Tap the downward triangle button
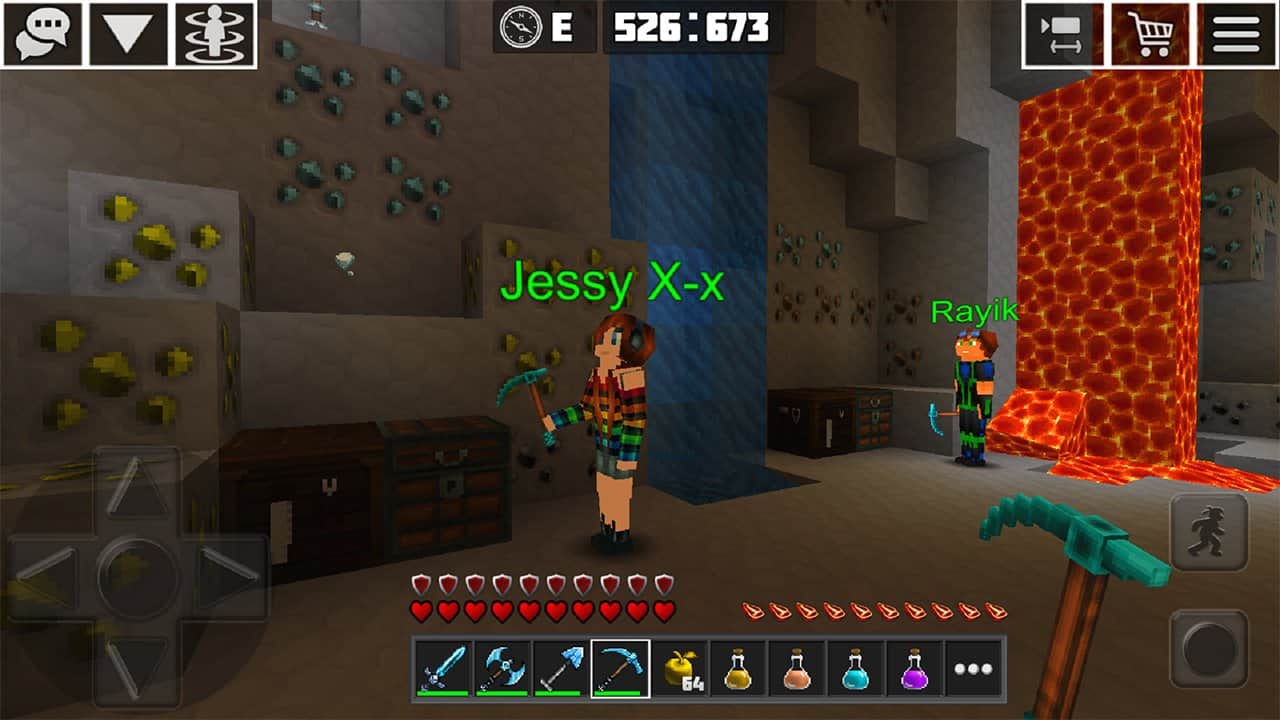Viewport: 1280px width, 720px height. pos(128,33)
